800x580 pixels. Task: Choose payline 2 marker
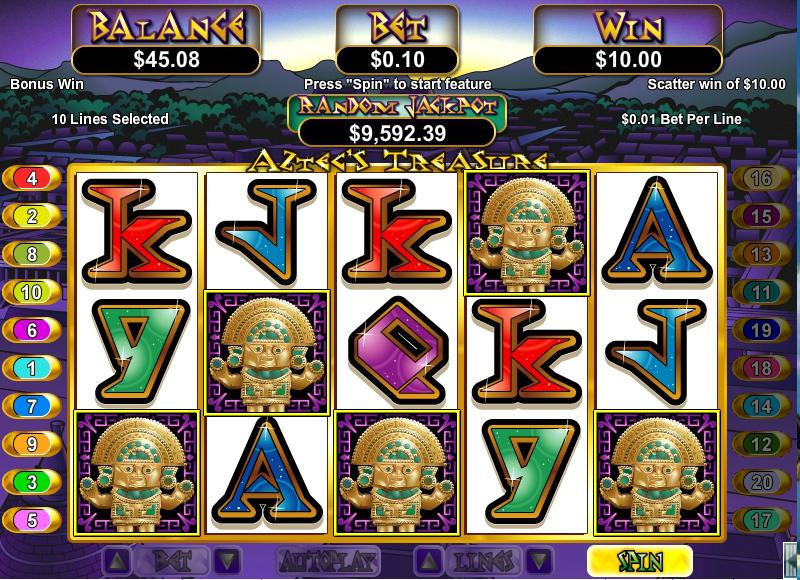pyautogui.click(x=32, y=216)
